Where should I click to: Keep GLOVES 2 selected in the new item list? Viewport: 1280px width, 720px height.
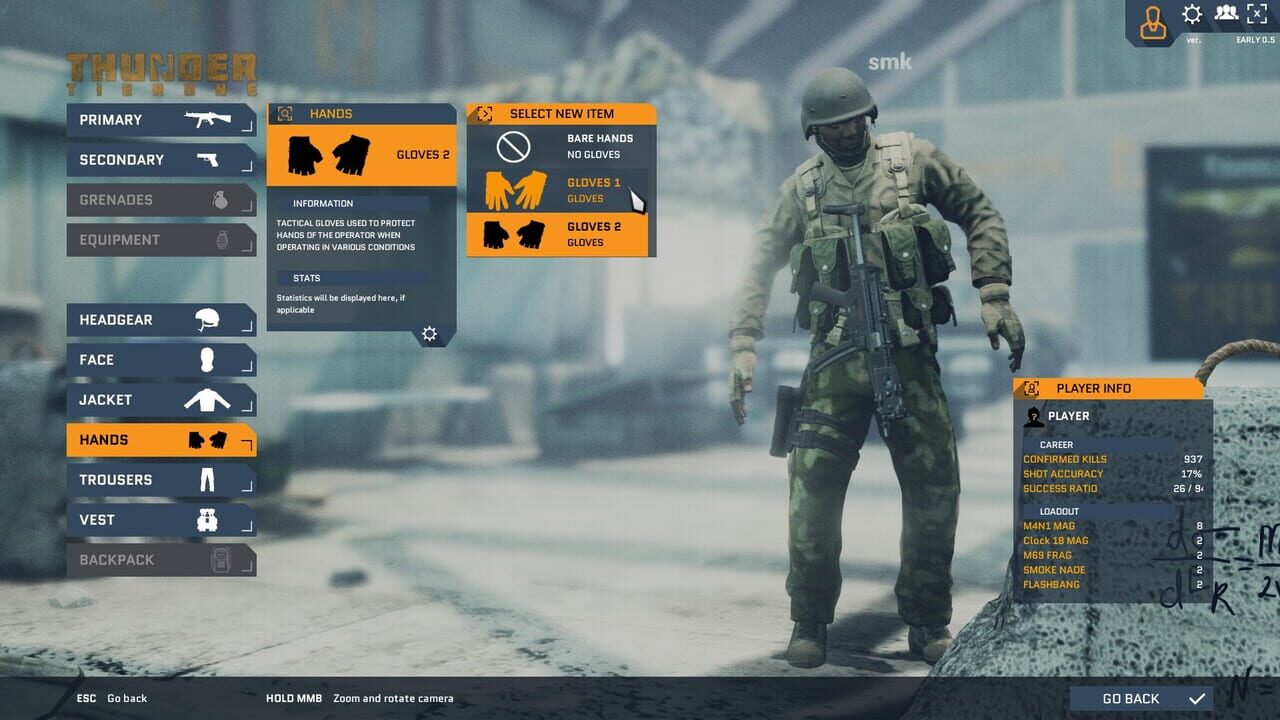[560, 232]
